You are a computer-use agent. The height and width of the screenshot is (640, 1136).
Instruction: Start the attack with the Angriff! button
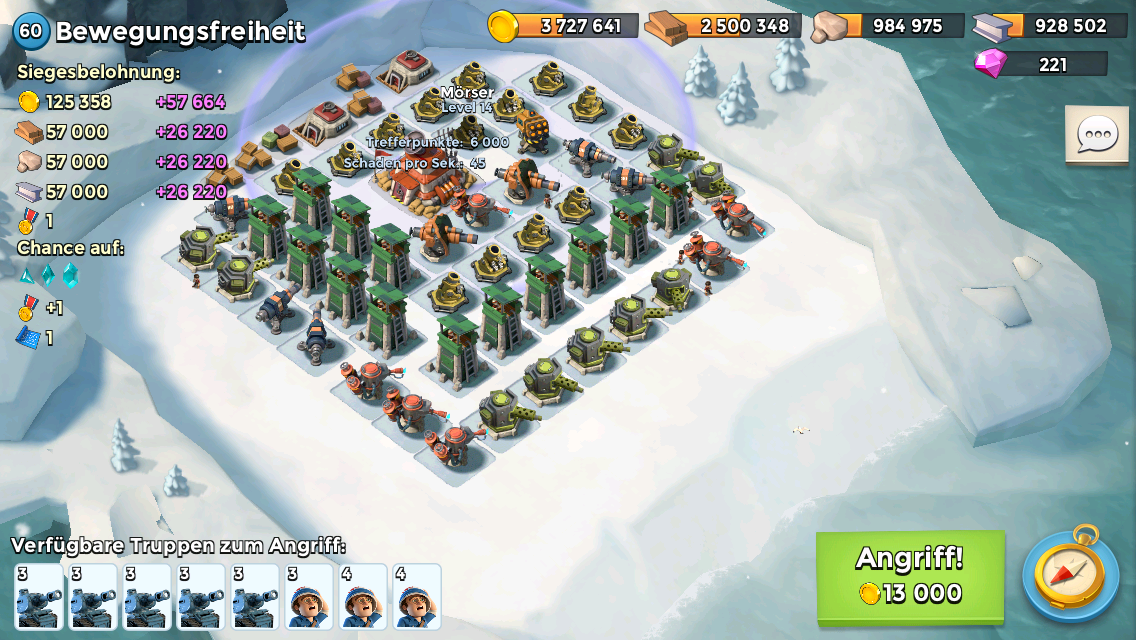tap(910, 576)
